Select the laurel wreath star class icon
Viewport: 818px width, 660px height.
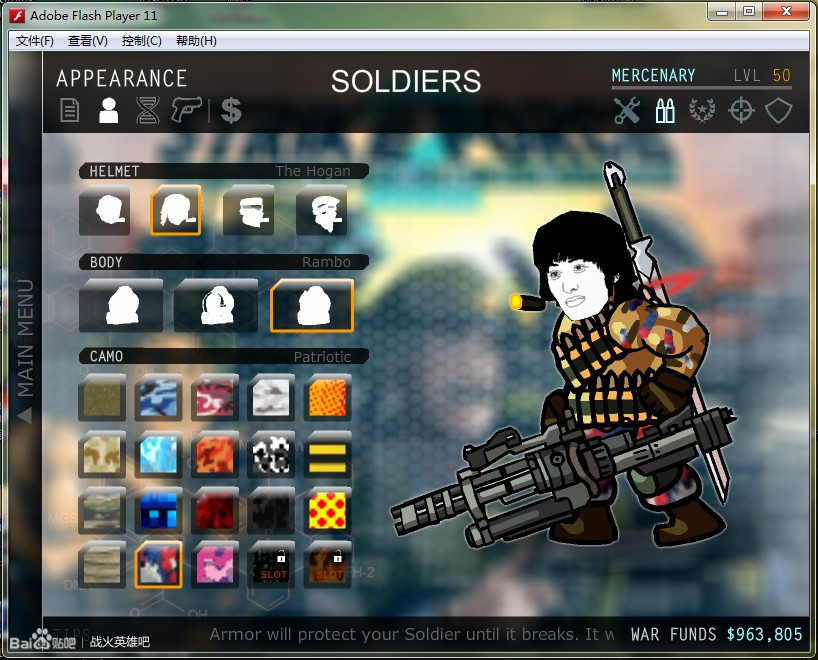coord(703,111)
